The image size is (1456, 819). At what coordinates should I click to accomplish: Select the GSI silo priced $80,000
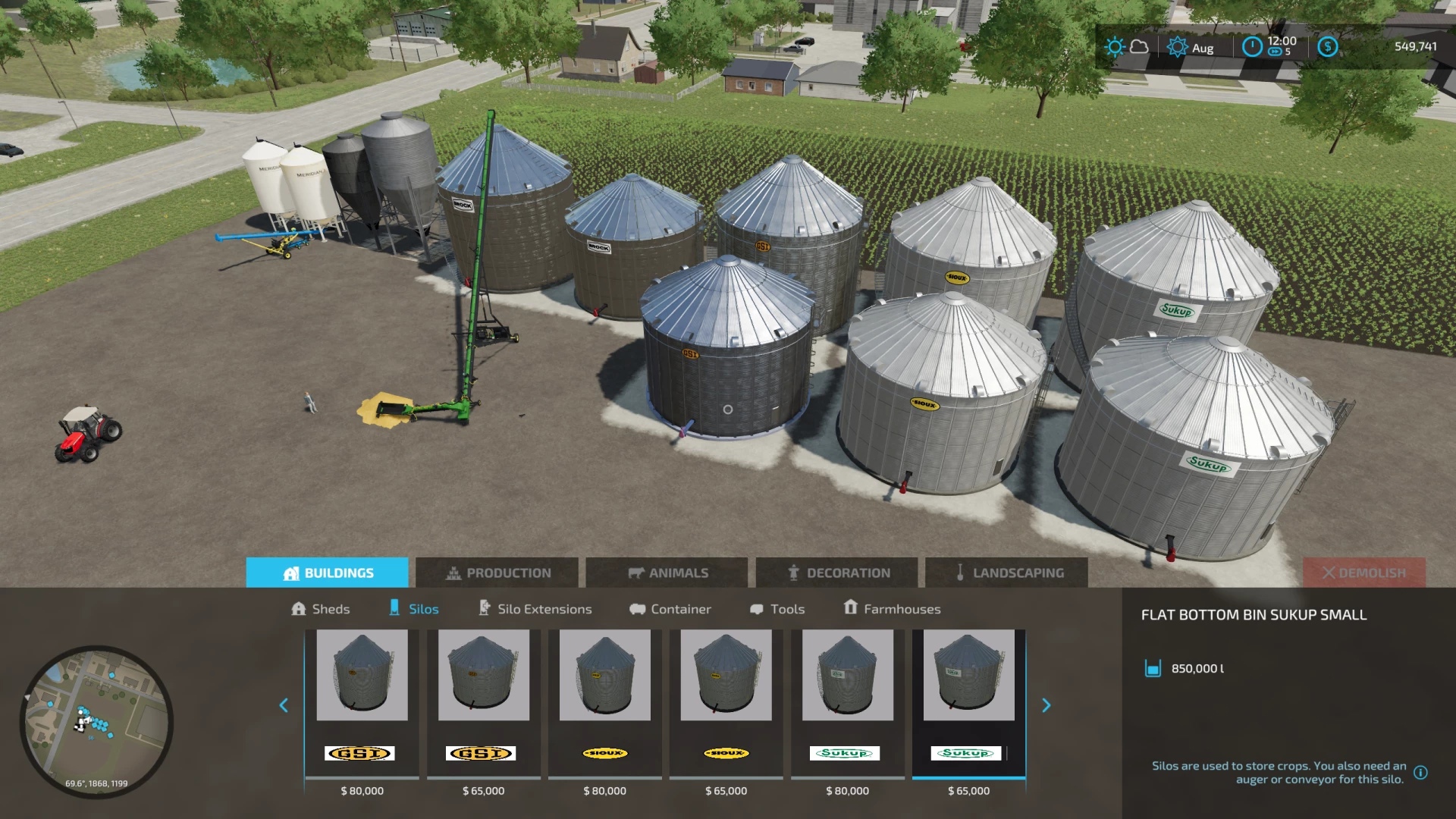coord(362,704)
